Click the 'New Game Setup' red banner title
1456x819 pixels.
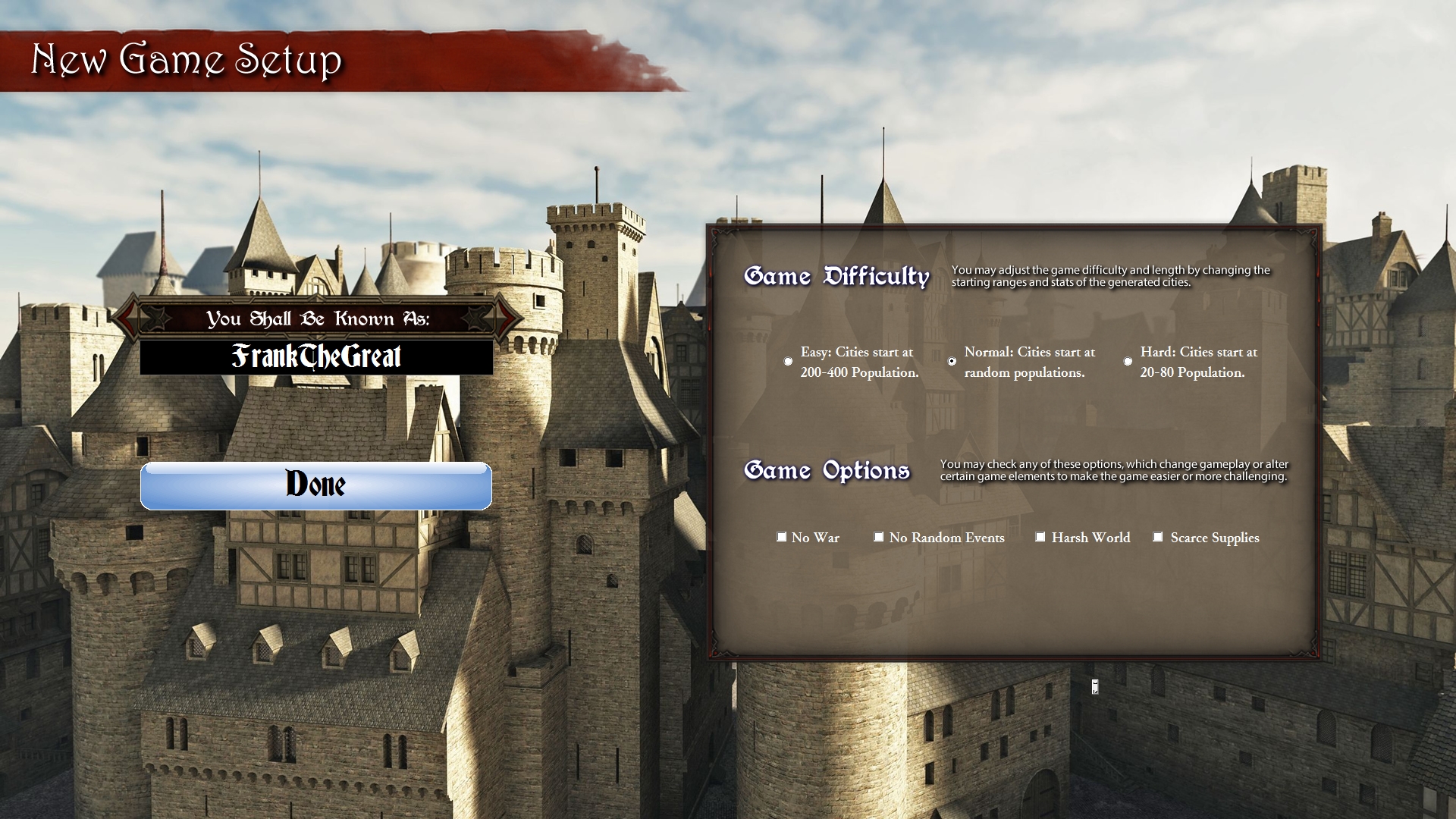187,61
